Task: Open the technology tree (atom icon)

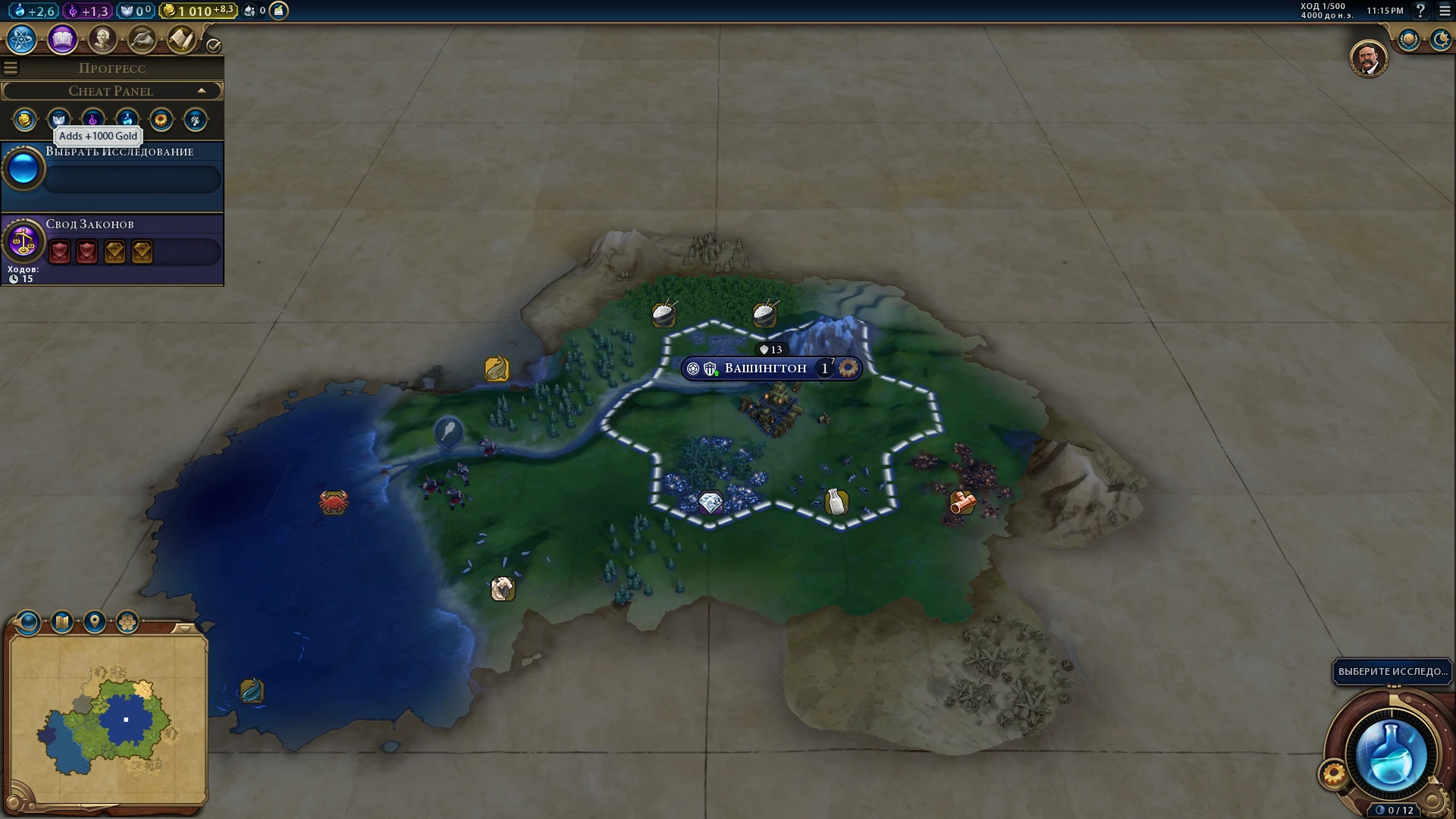Action: 20,39
